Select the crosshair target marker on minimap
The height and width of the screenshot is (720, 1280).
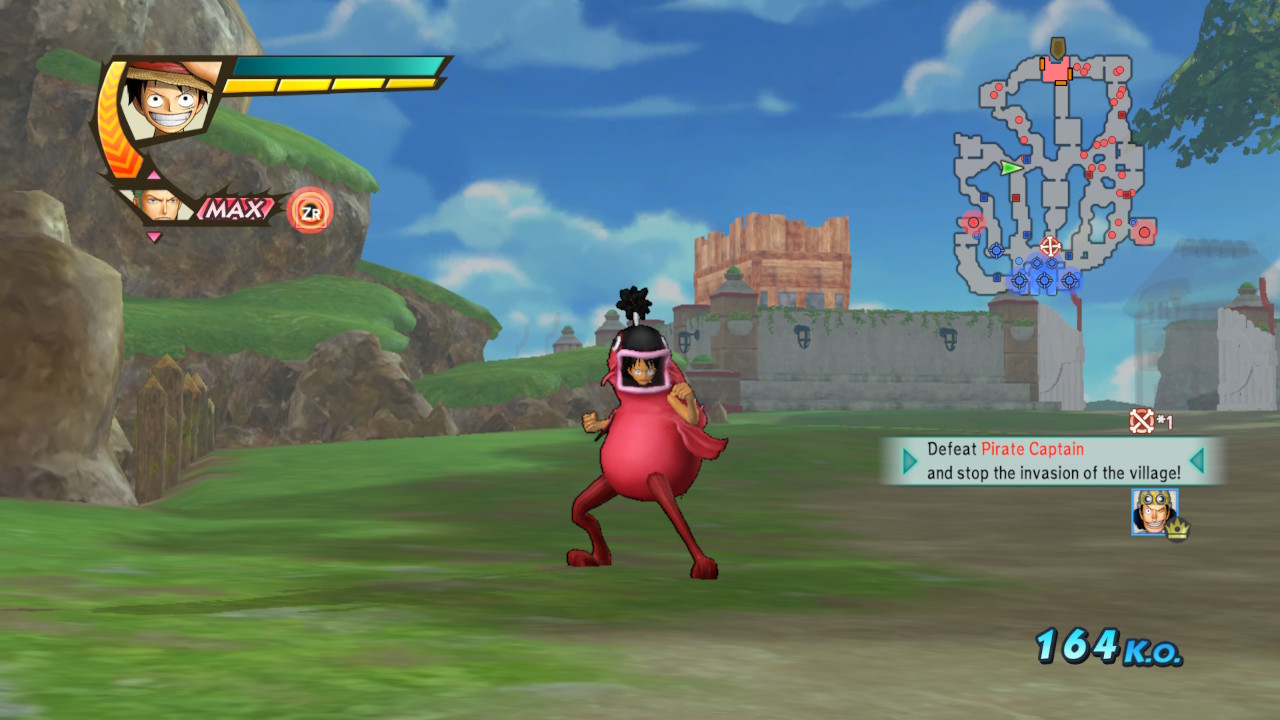(x=1049, y=245)
